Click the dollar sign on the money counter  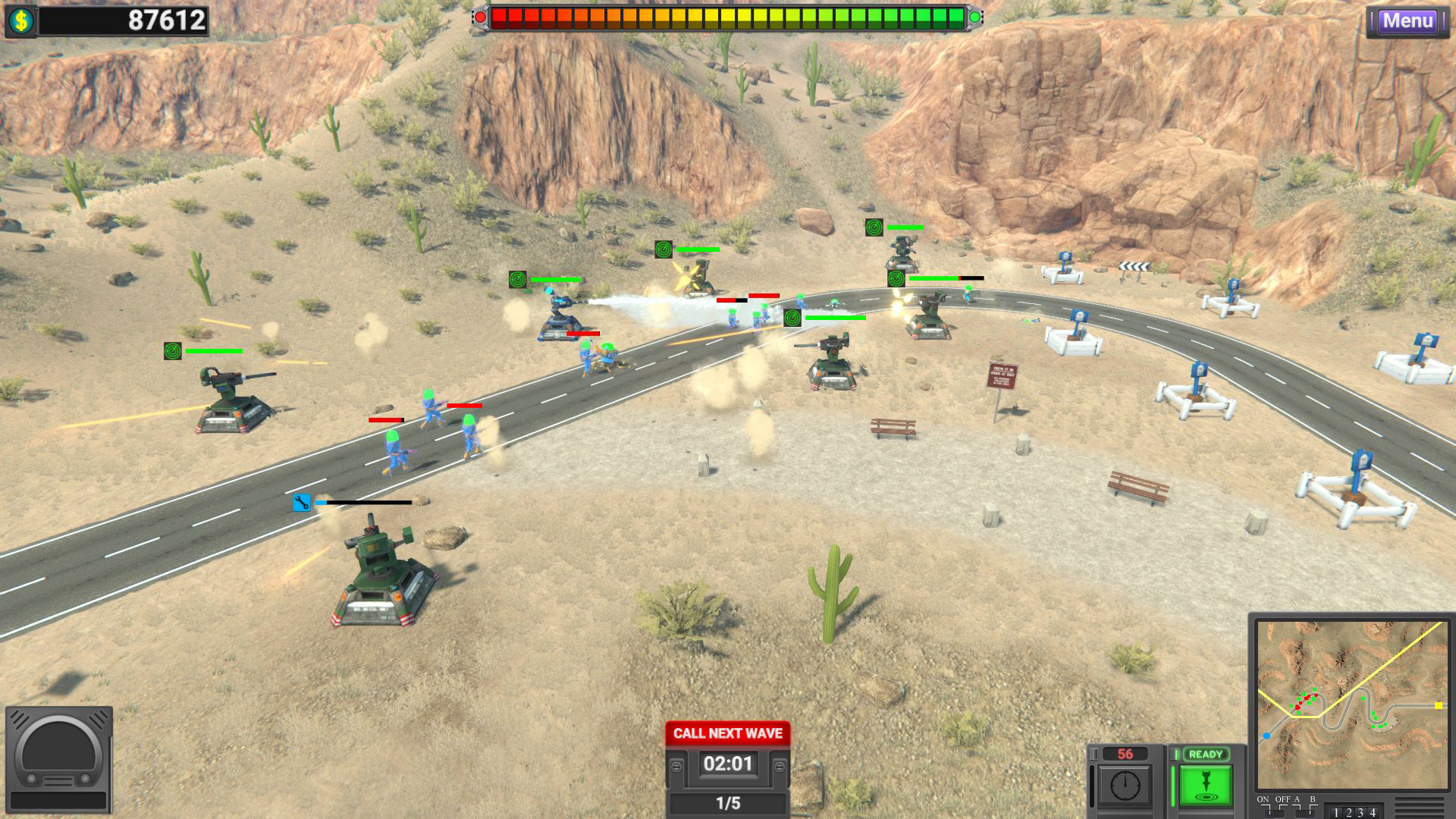point(23,20)
